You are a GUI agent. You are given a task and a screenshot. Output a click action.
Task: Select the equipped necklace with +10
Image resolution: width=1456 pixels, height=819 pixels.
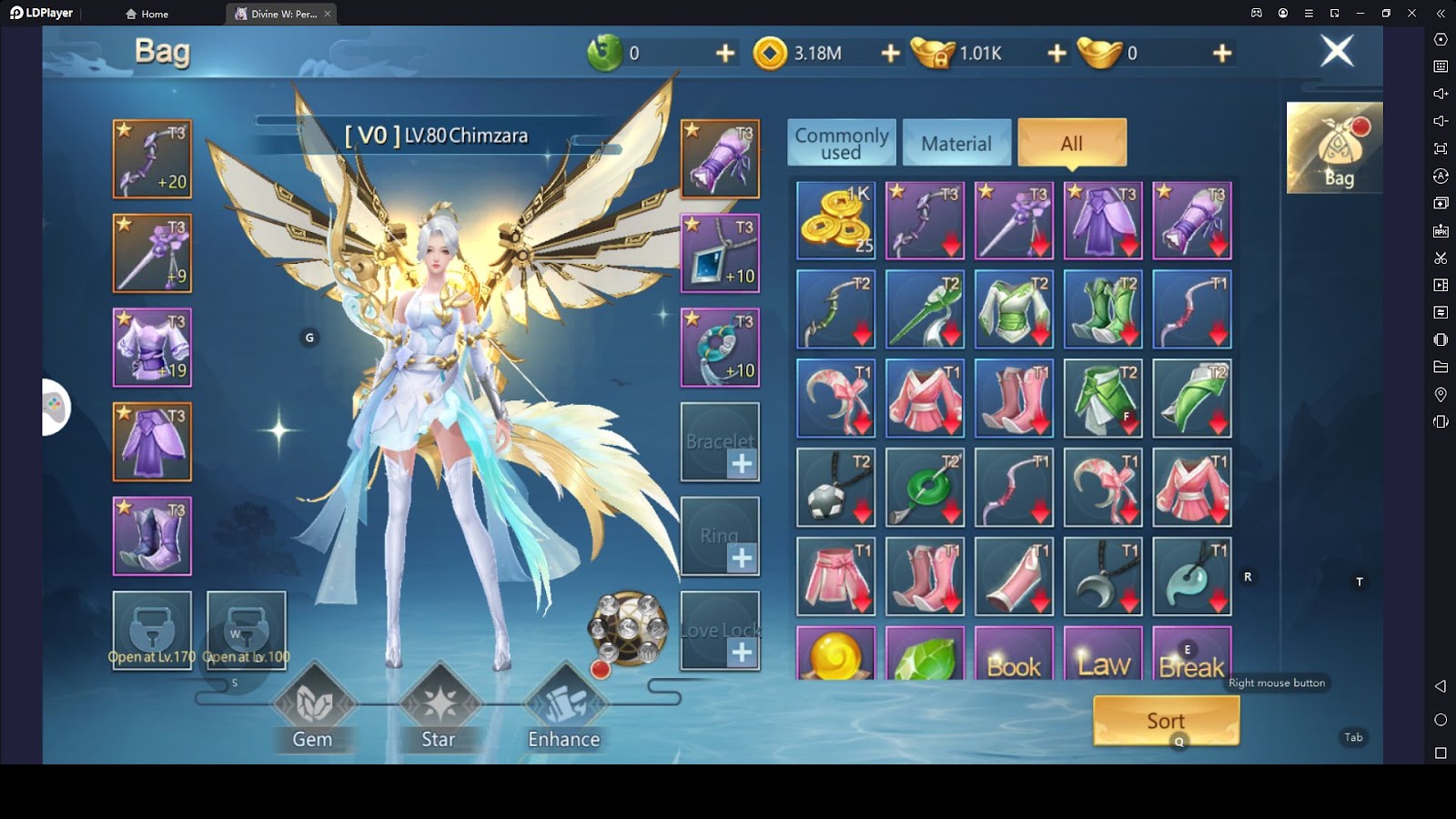(720, 253)
